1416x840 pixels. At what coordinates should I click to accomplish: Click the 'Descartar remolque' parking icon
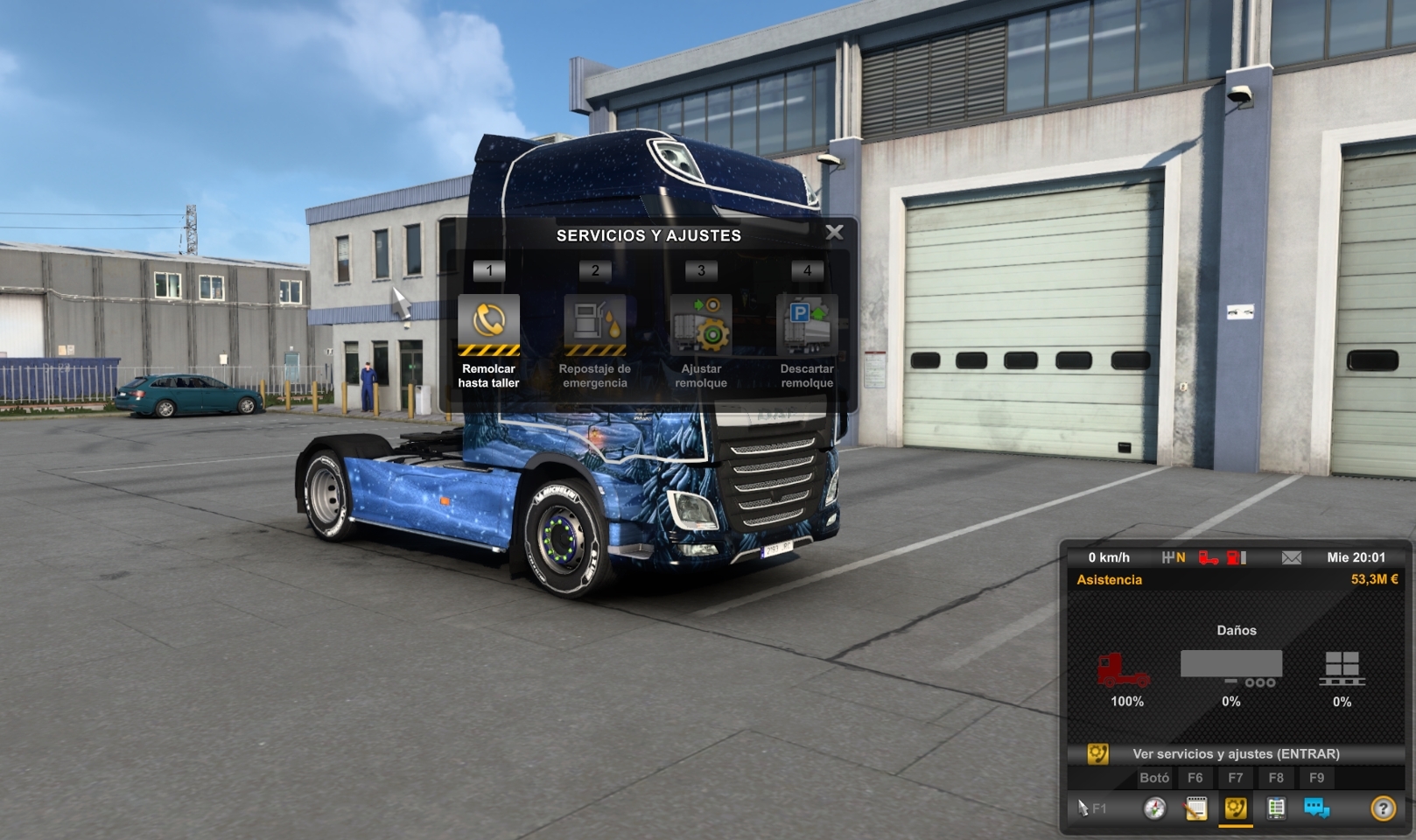pyautogui.click(x=808, y=324)
